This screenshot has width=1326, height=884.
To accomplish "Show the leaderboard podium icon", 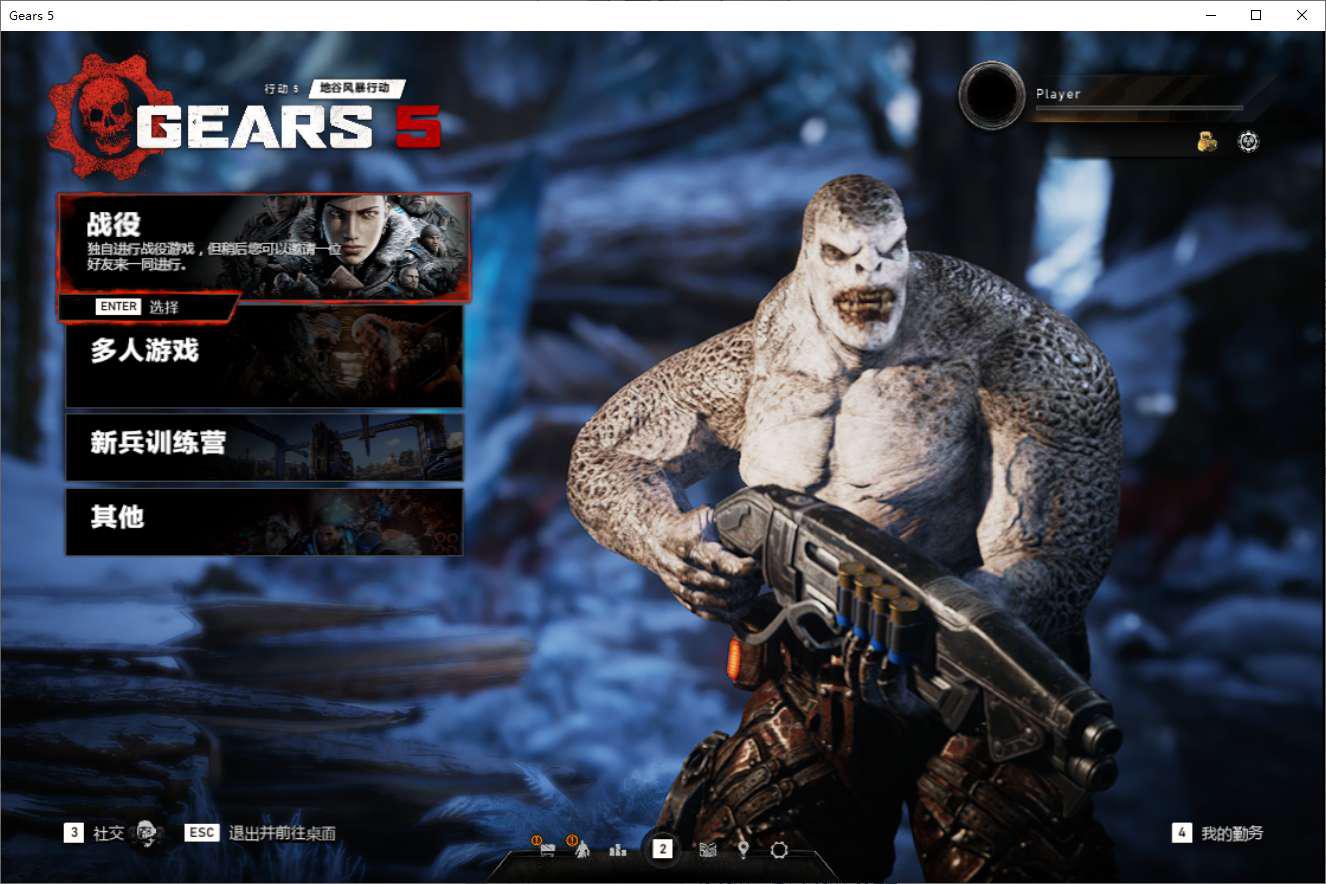I will (618, 850).
